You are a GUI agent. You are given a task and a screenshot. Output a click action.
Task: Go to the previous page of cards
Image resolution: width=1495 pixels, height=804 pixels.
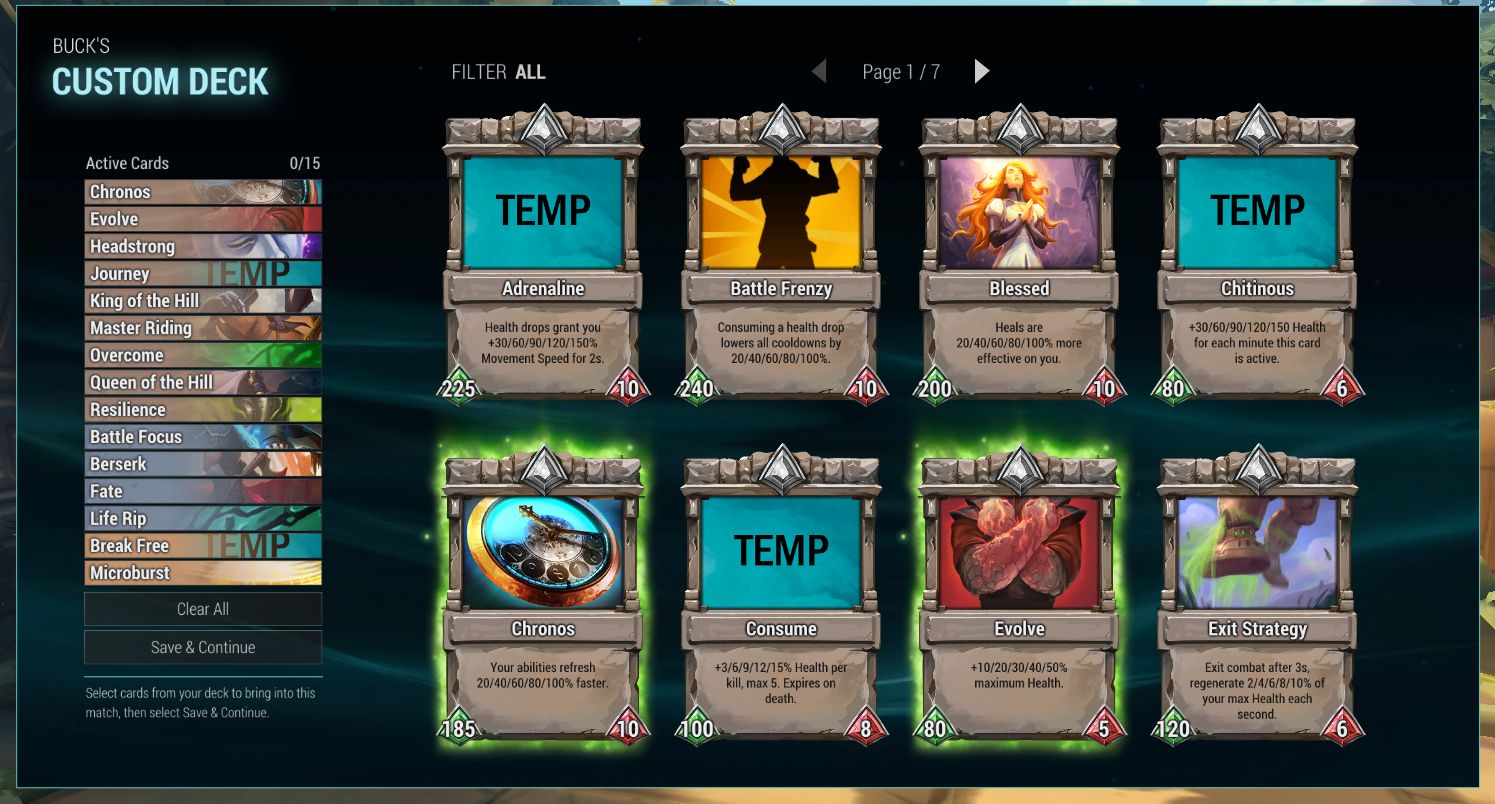pos(819,71)
